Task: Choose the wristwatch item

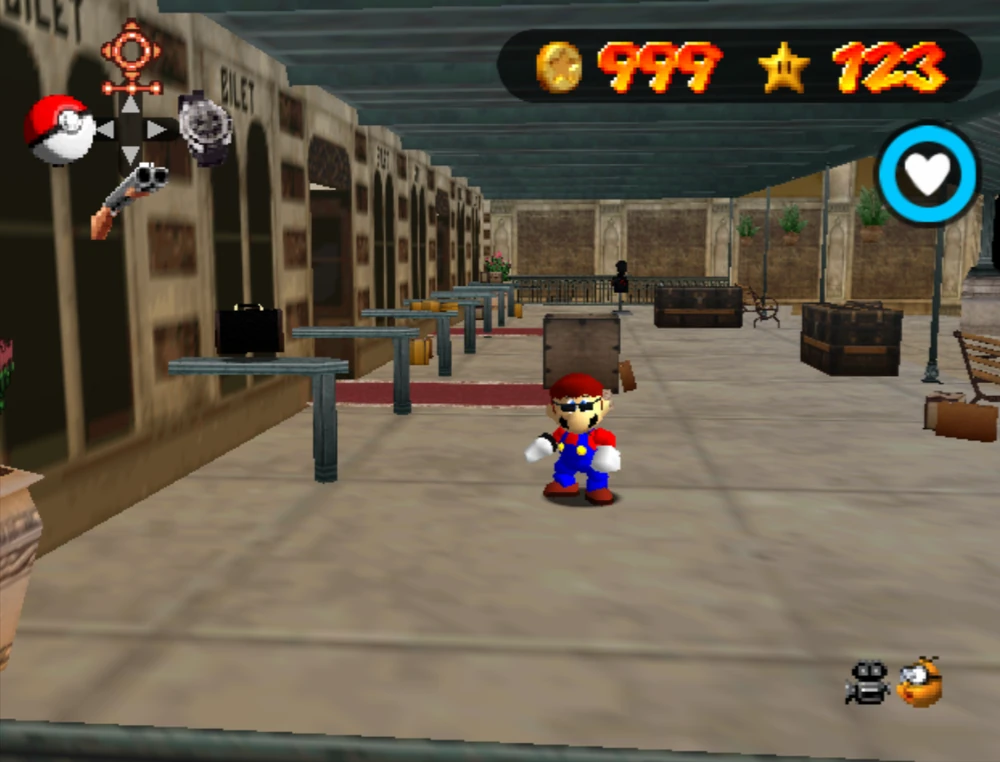Action: [204, 126]
